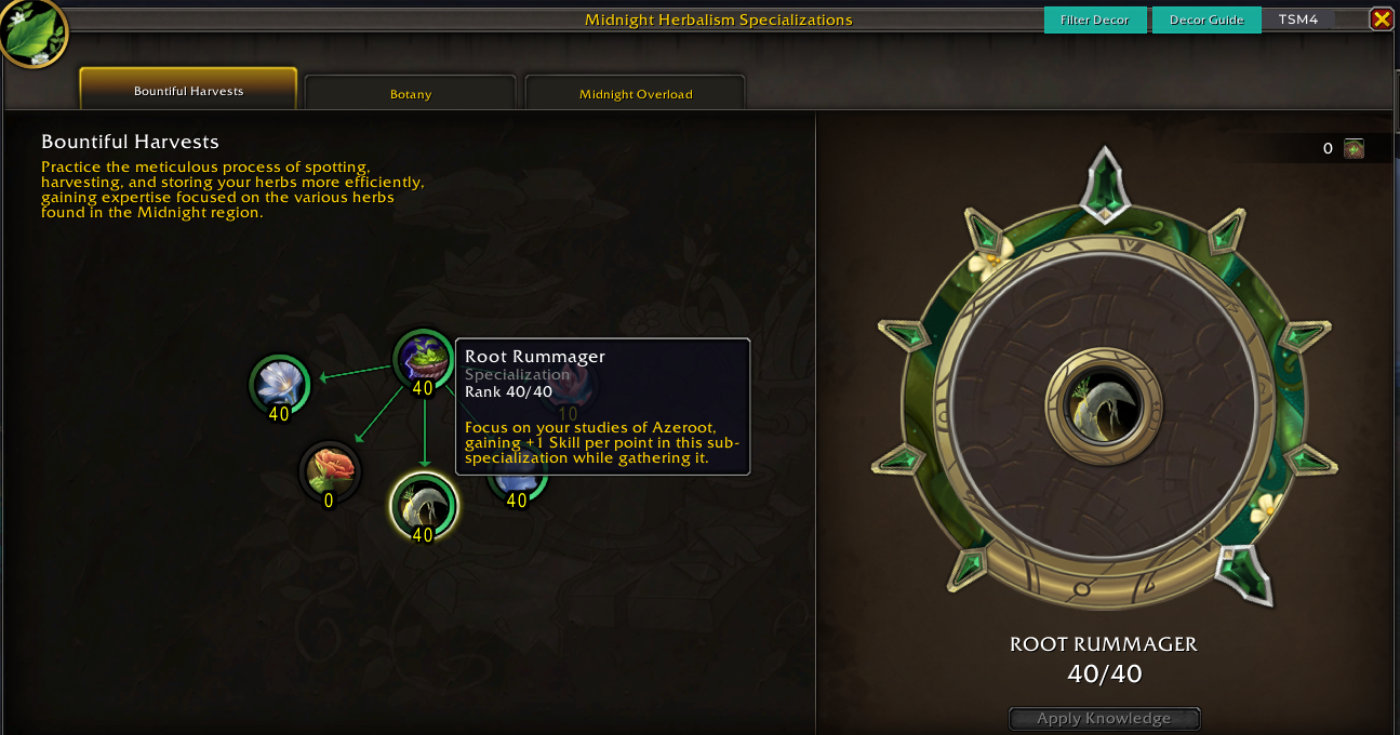Click the Filter Decor button
1400x735 pixels.
[x=1095, y=20]
